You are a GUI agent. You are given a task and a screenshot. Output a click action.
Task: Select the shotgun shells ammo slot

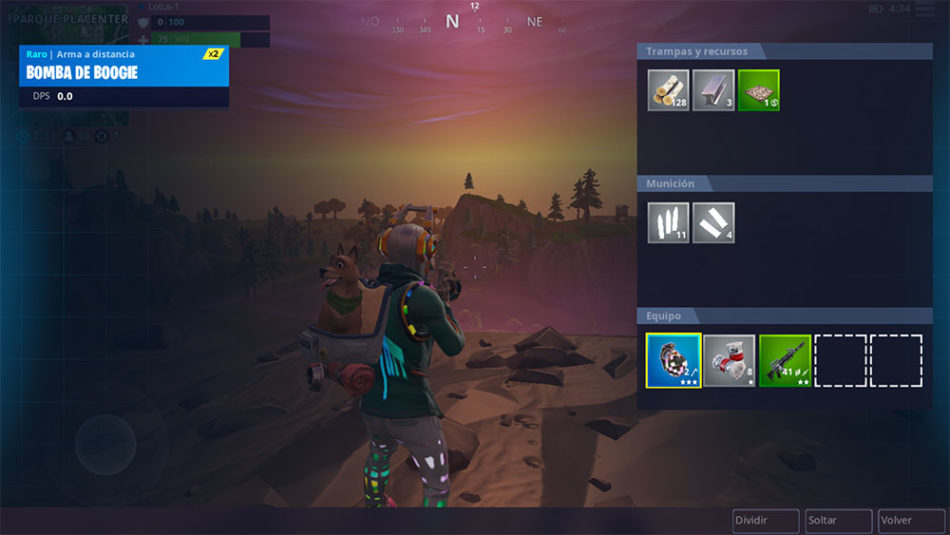[713, 223]
